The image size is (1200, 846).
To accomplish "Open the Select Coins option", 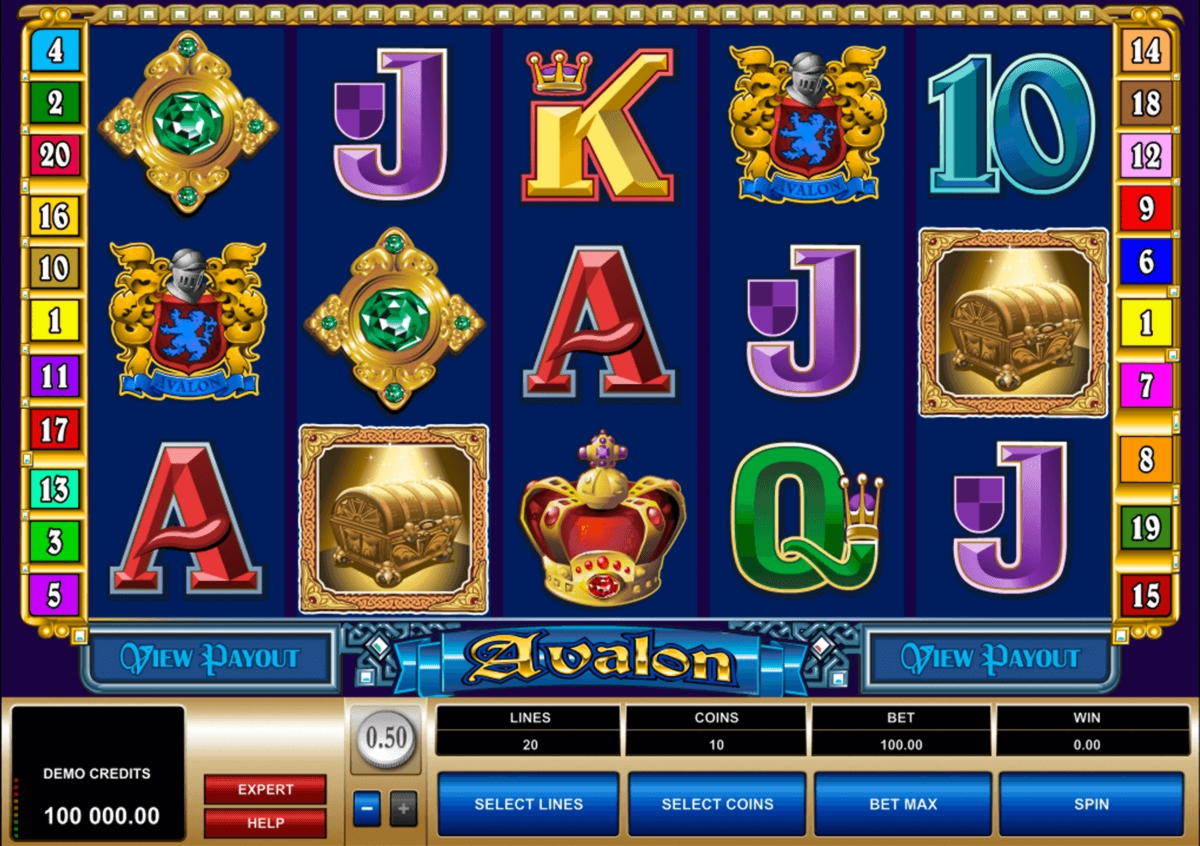I will coord(717,804).
